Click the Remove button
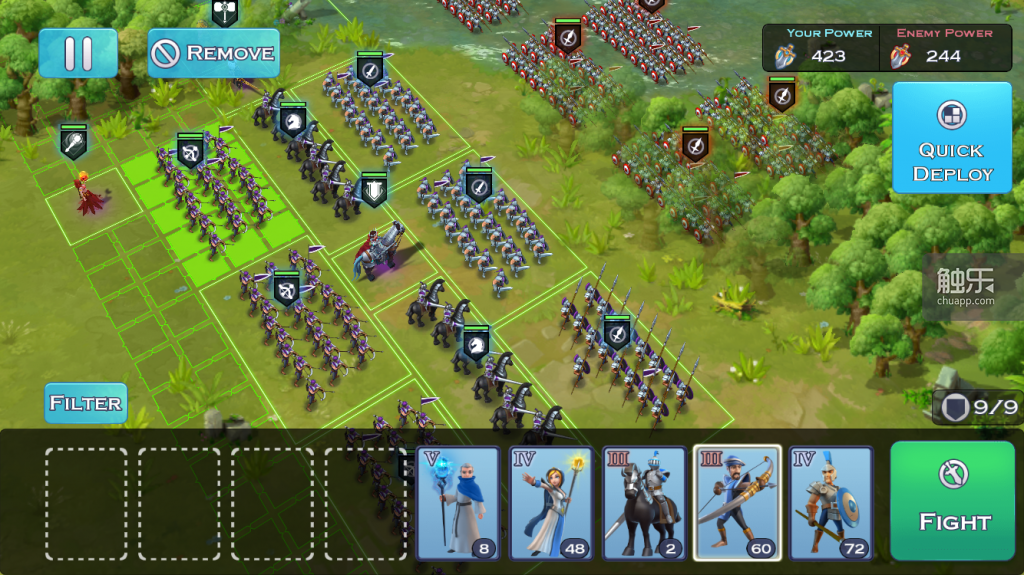Viewport: 1024px width, 575px height. pos(213,53)
